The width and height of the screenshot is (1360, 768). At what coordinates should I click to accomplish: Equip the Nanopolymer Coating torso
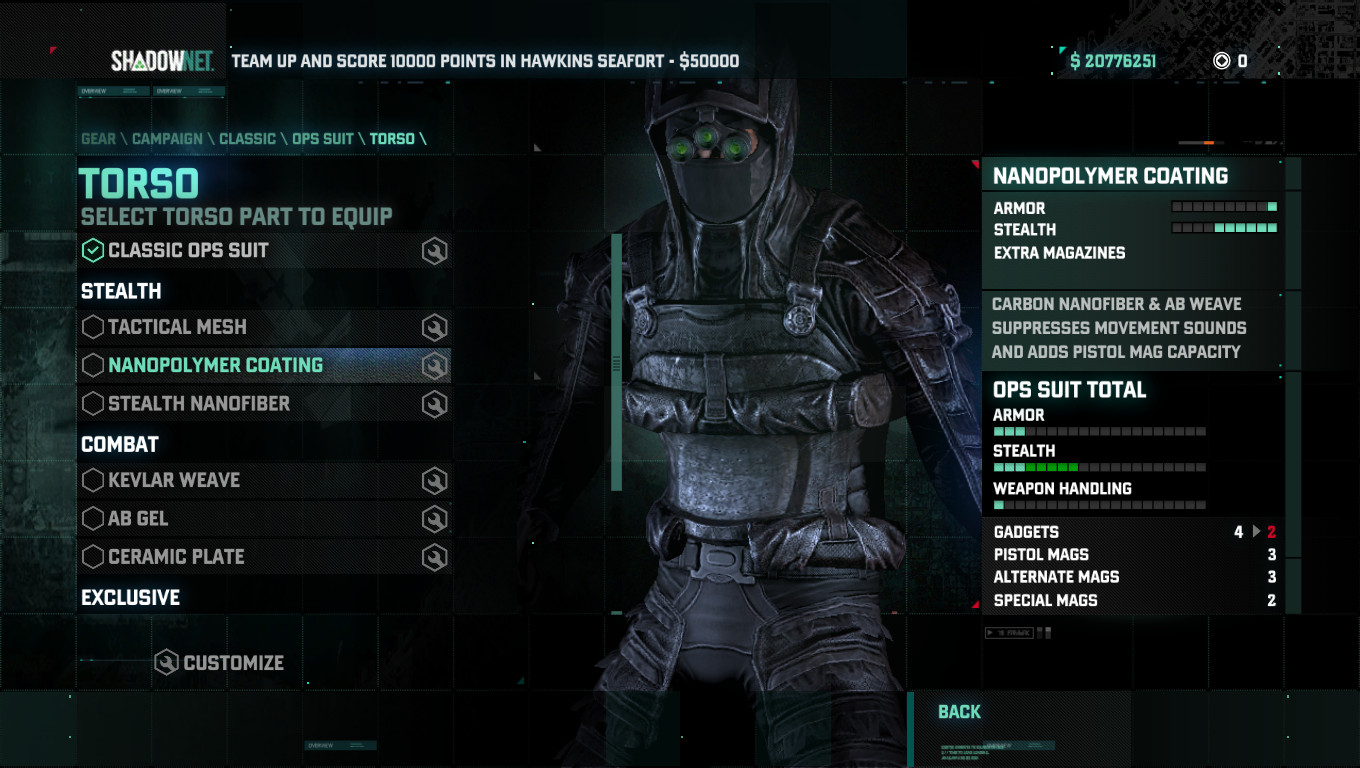click(x=215, y=365)
